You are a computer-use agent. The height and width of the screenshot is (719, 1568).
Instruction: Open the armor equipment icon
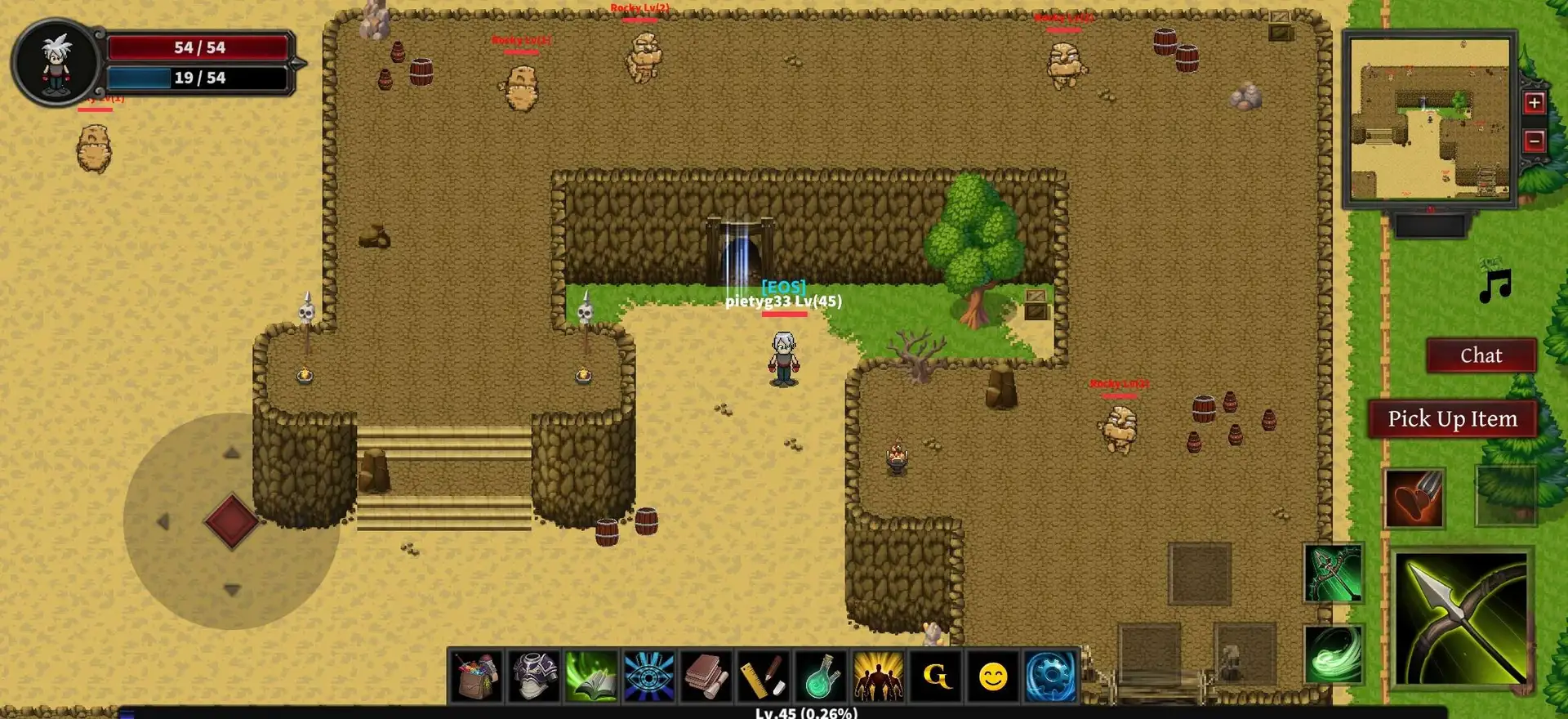[534, 676]
